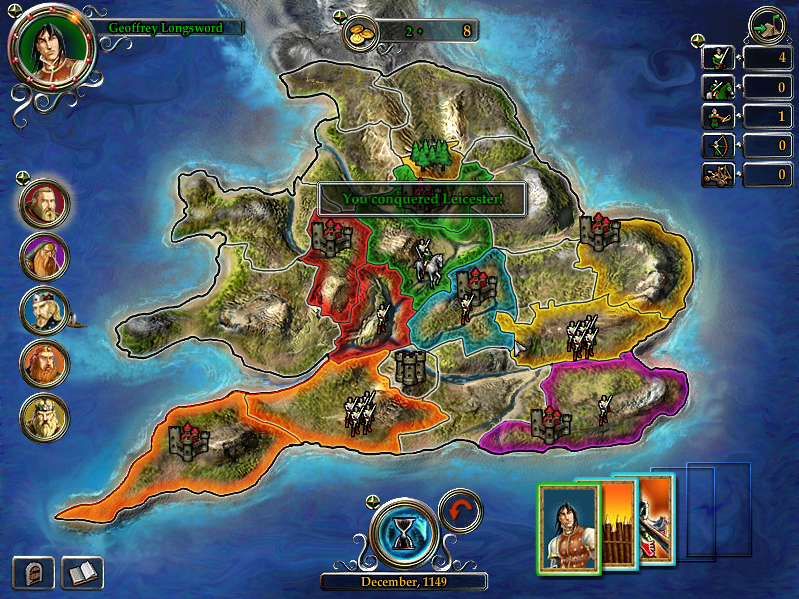799x599 pixels.
Task: Select the mounted knight unit icon
Action: tap(718, 88)
